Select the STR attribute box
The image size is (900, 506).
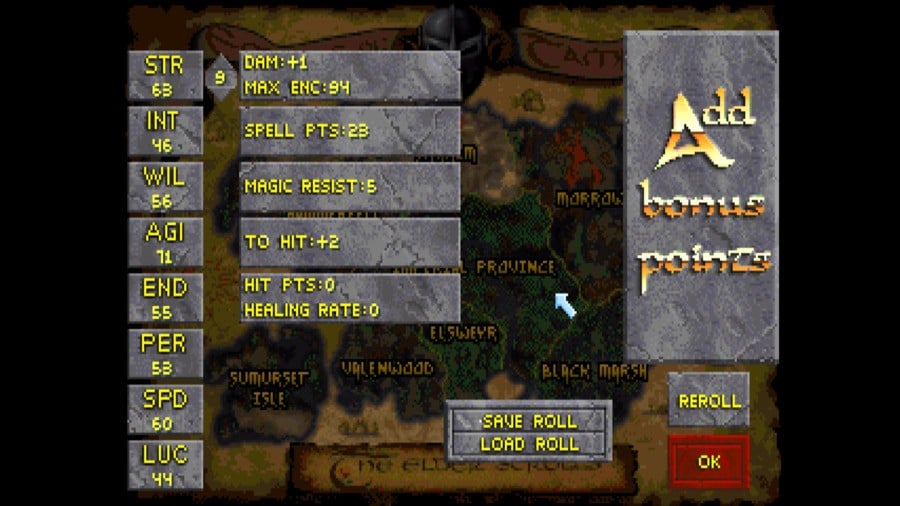[165, 76]
